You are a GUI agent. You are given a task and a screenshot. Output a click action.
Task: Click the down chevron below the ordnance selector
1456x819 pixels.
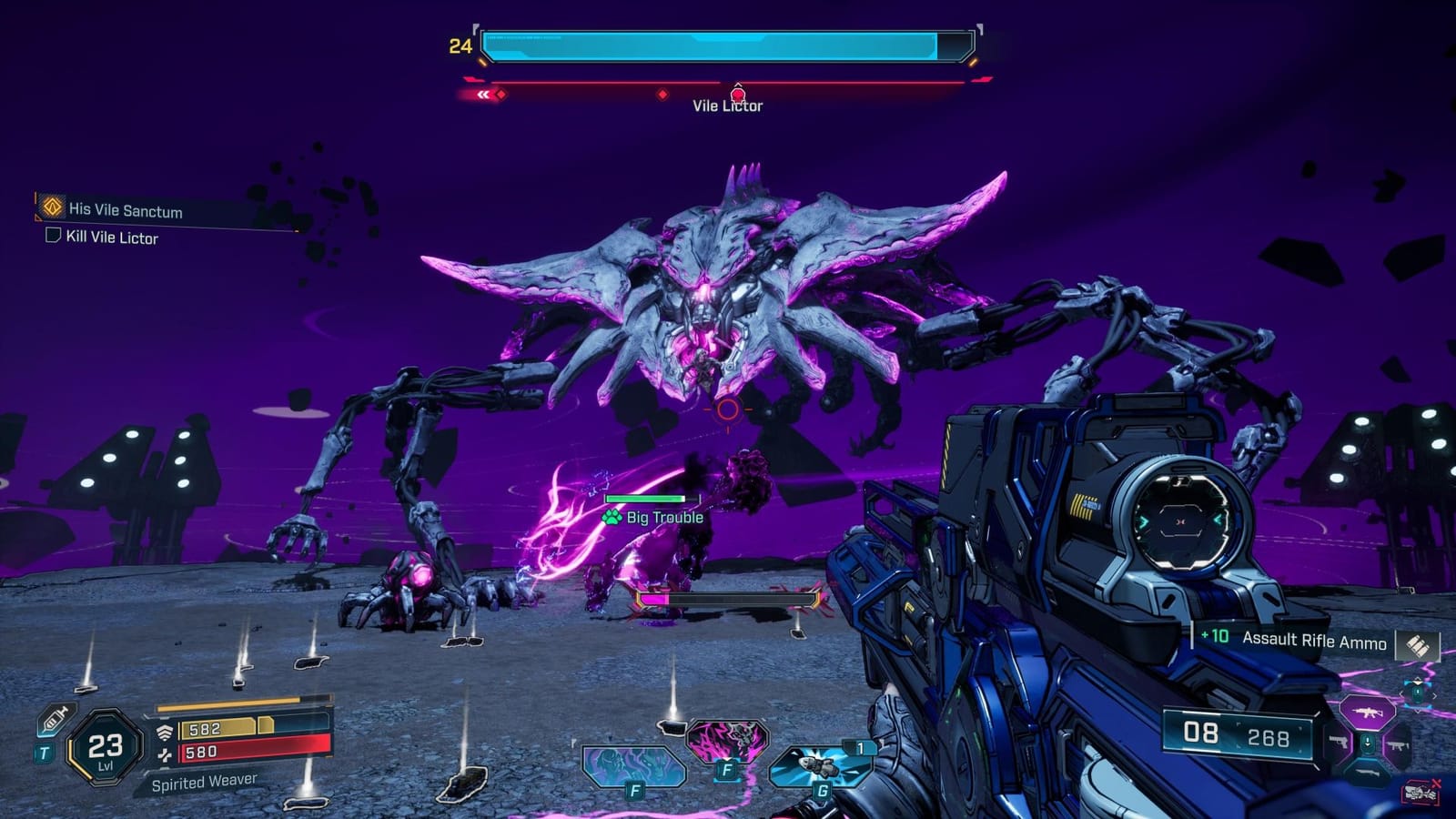point(1418,711)
